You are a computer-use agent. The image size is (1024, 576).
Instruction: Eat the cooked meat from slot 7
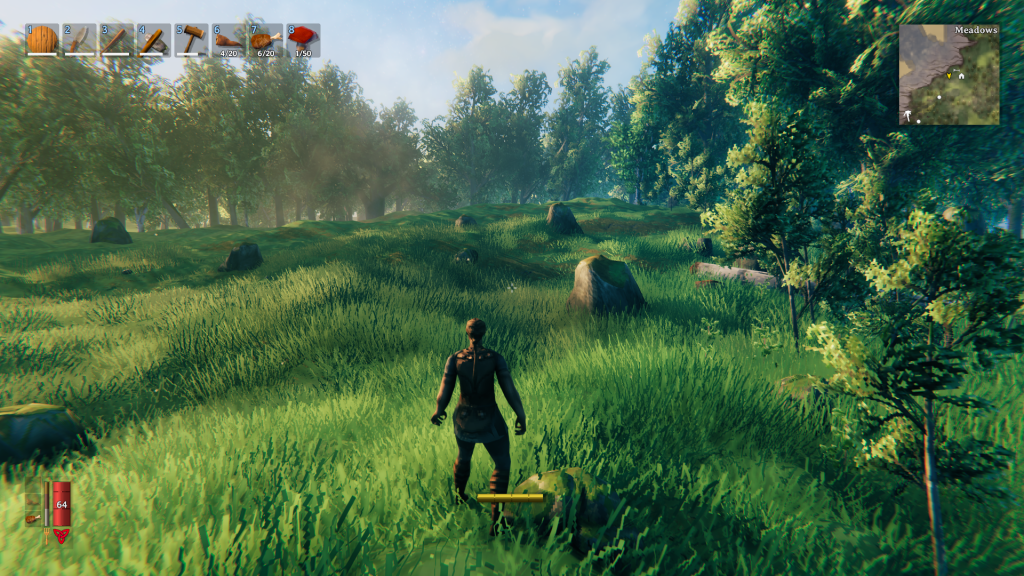[265, 40]
